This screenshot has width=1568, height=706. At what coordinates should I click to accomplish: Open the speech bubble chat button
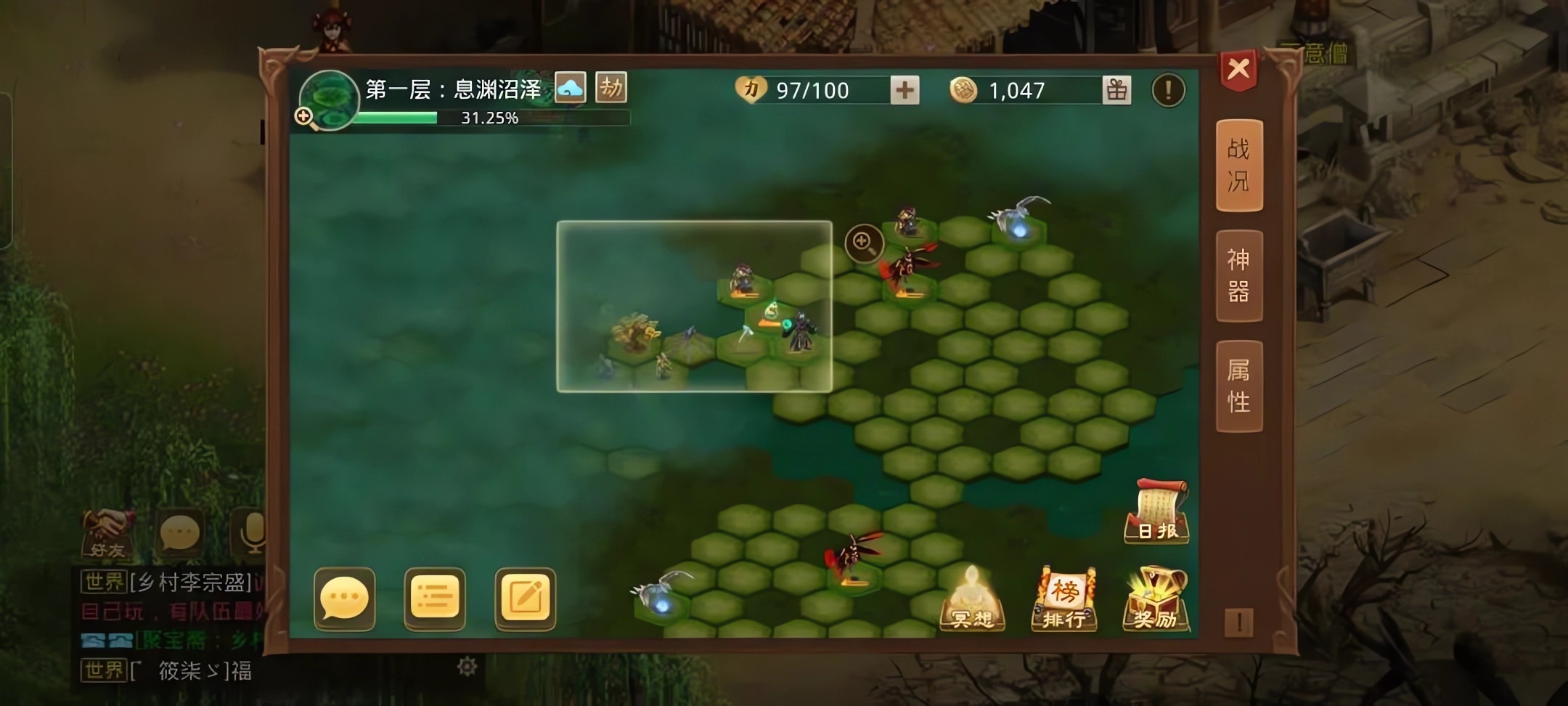[345, 599]
